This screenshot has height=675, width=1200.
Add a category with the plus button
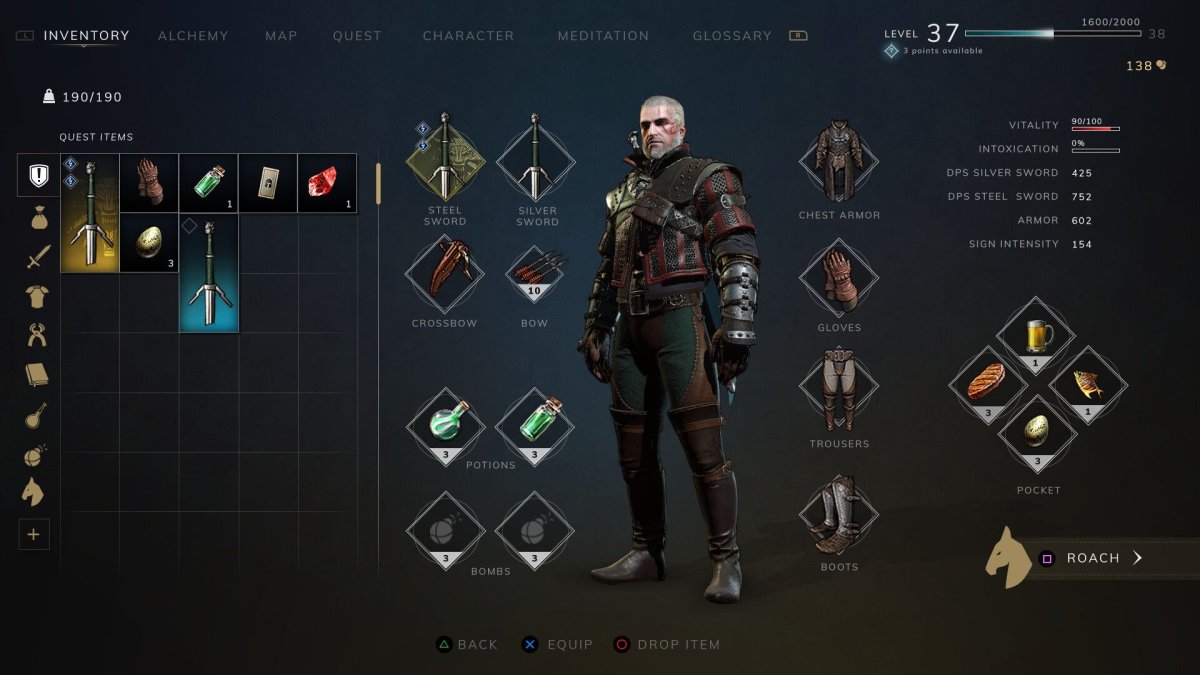click(33, 535)
